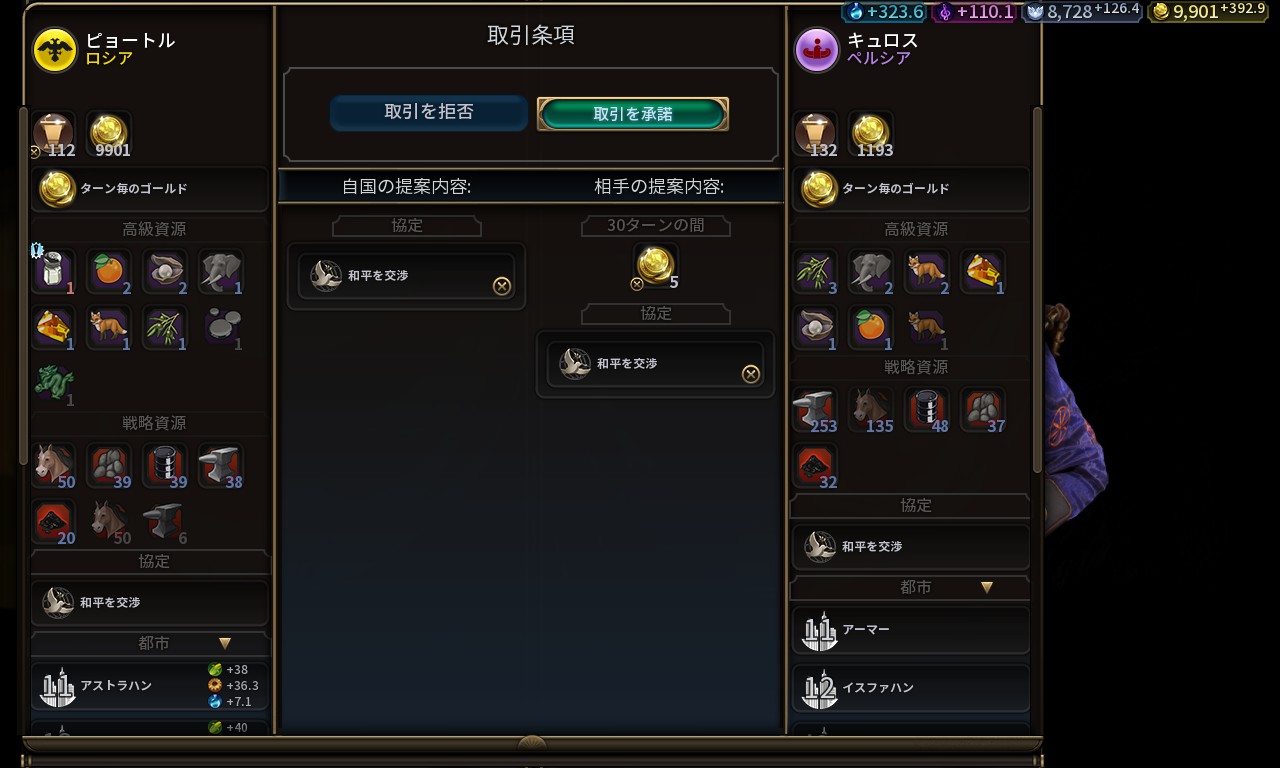This screenshot has width=1280, height=768.
Task: Request the Persian city イスファハン
Action: pyautogui.click(x=910, y=688)
